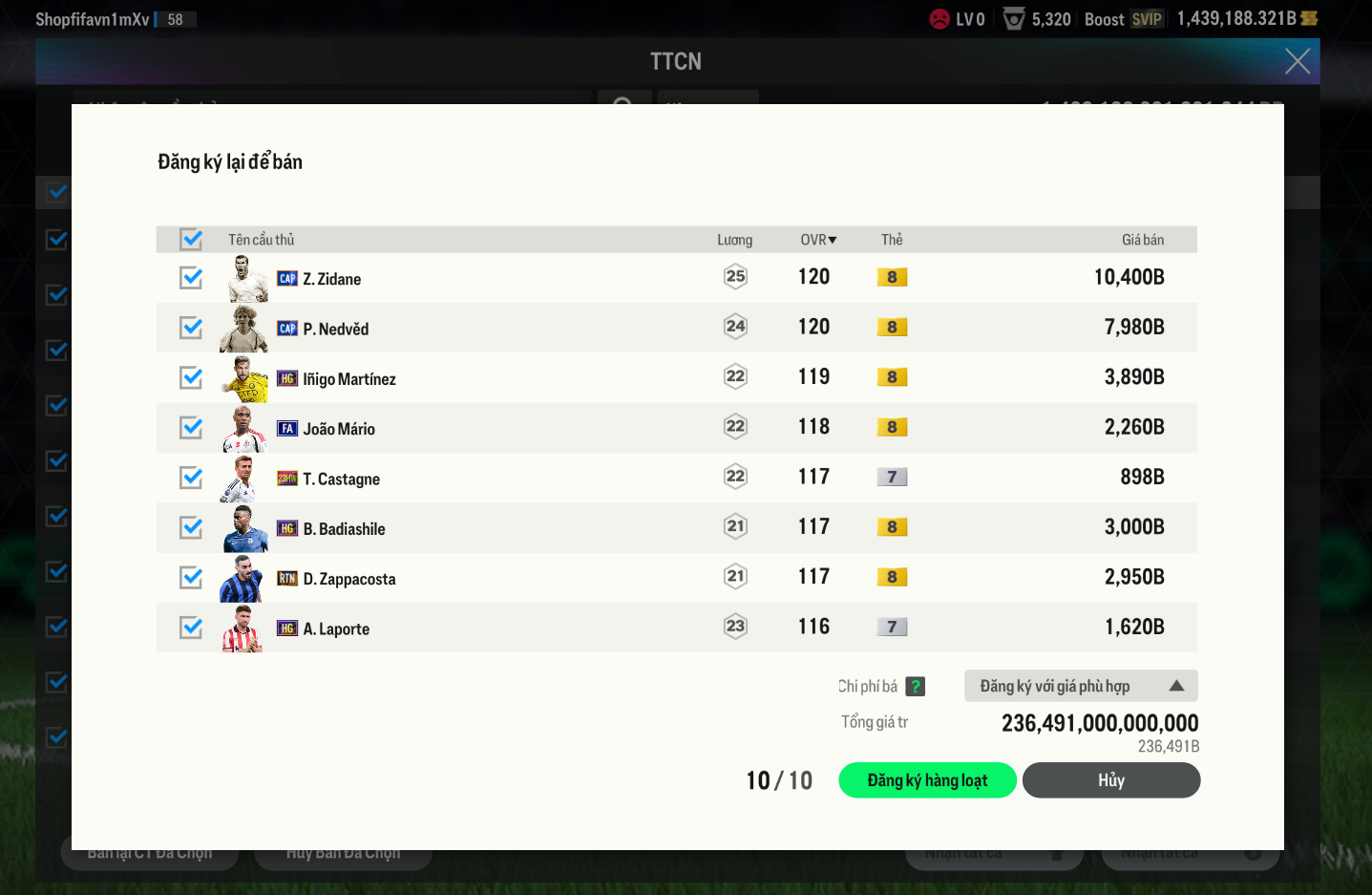Toggle T. Castagne's checkbox

(191, 478)
